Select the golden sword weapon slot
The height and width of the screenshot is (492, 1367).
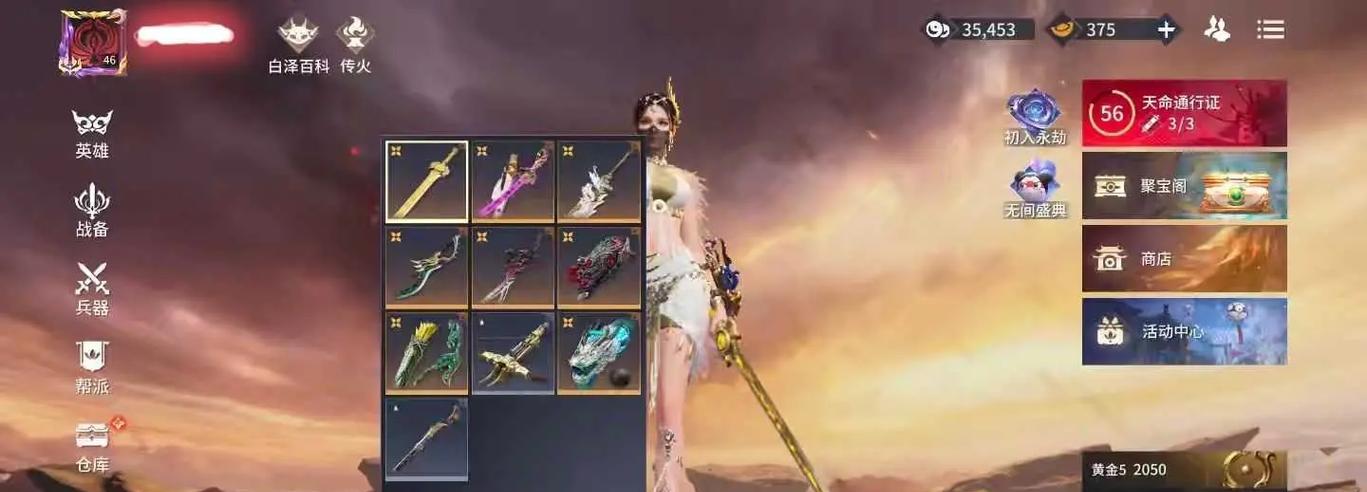pos(427,181)
